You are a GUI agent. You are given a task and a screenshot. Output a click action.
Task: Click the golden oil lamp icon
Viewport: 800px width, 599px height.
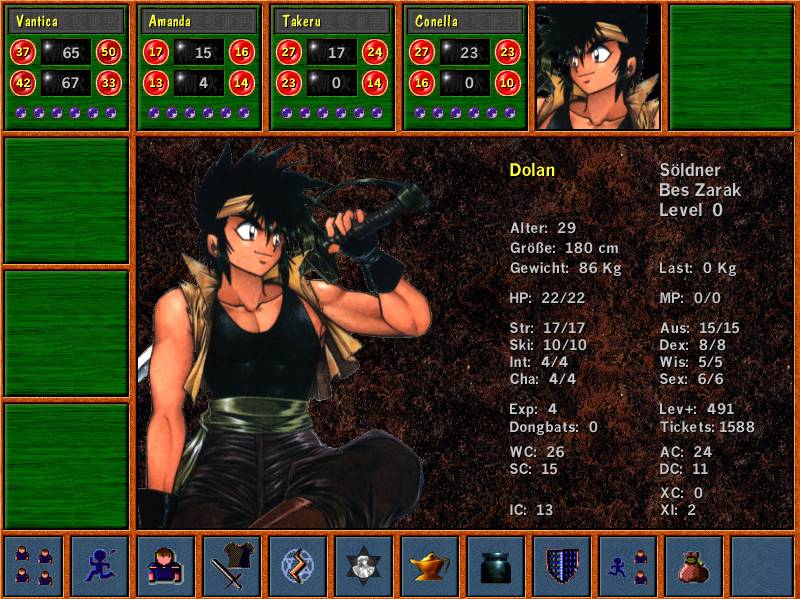point(429,566)
